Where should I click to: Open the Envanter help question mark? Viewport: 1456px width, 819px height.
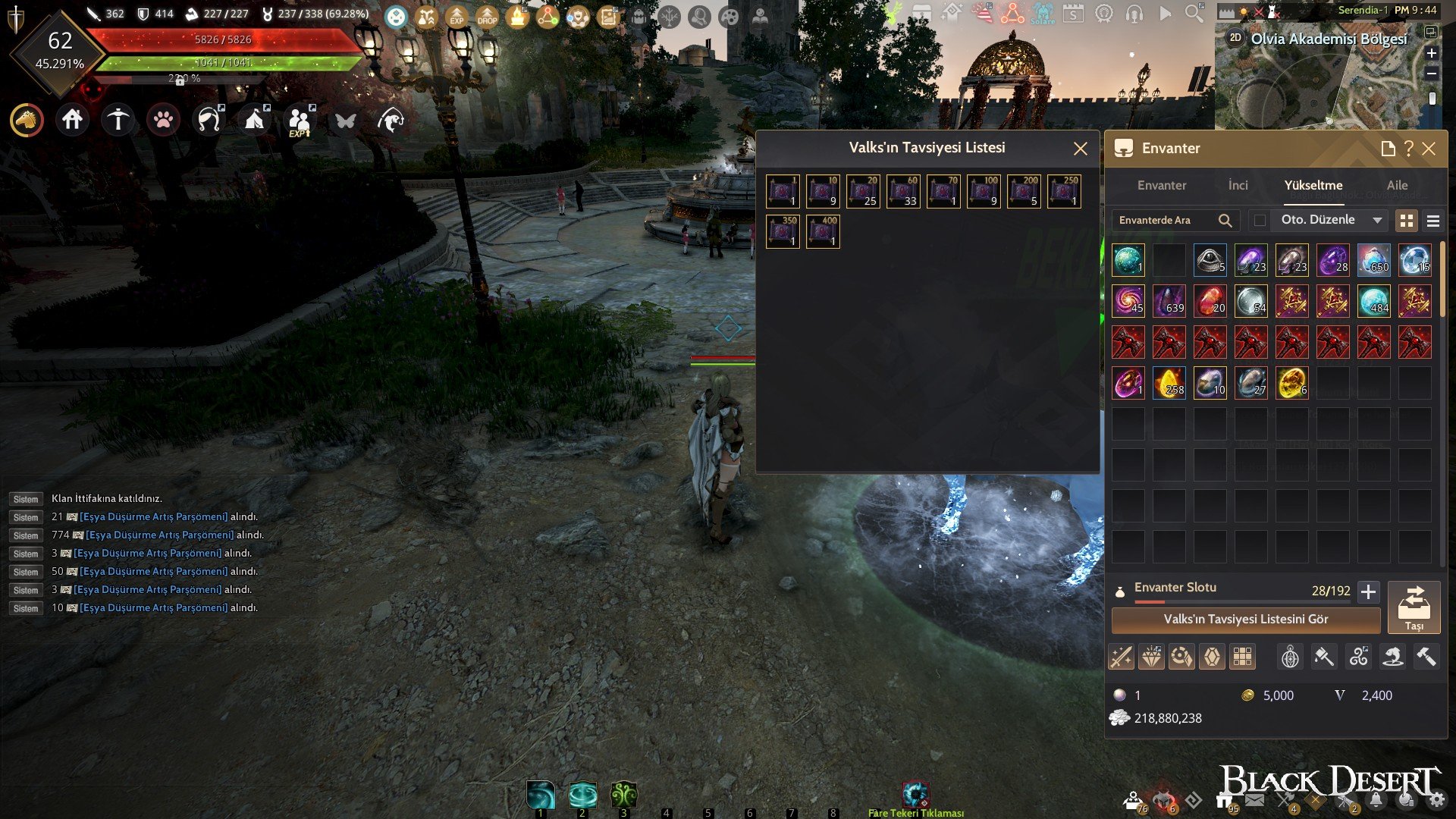1408,149
